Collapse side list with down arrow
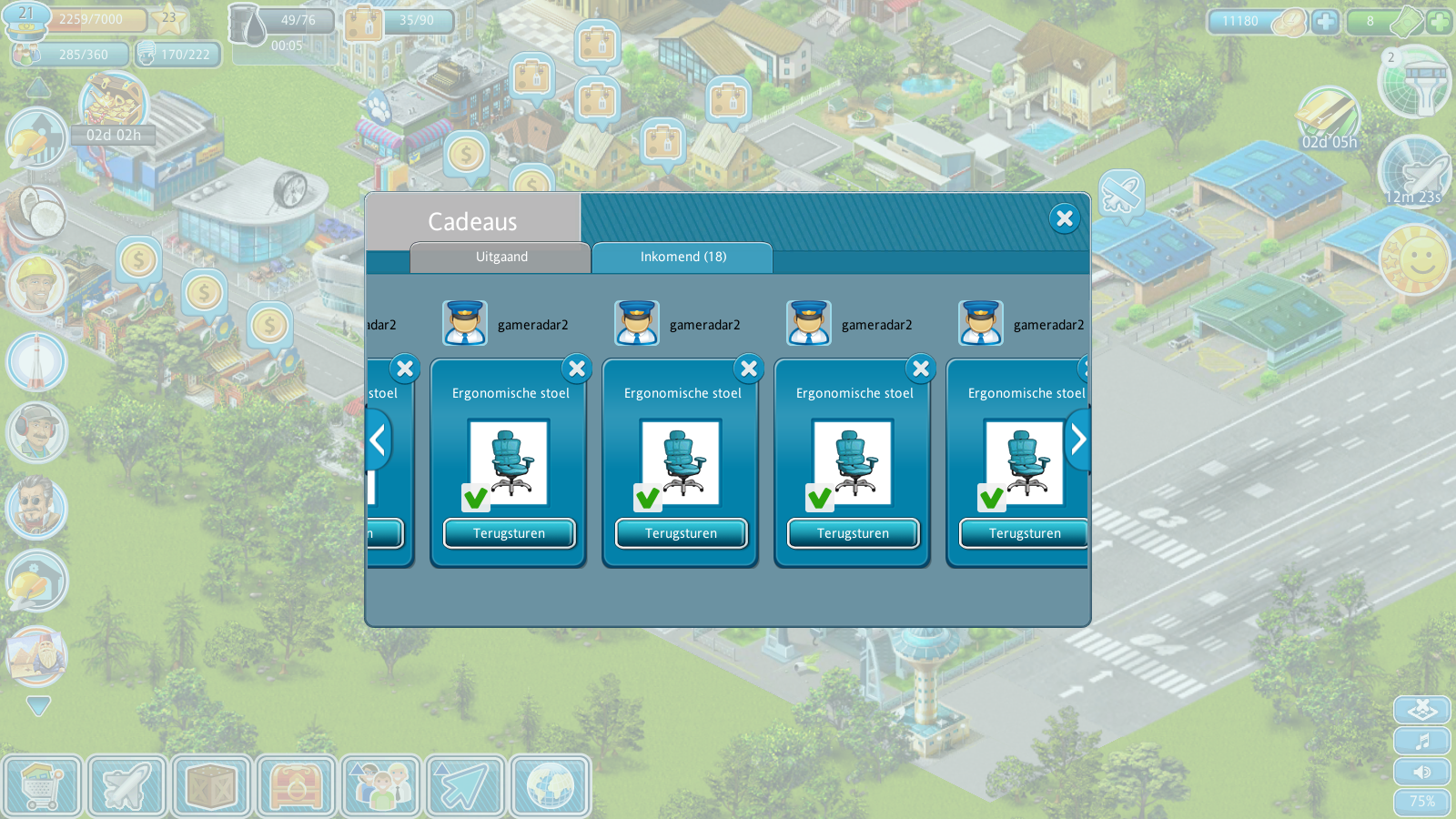1456x819 pixels. tap(38, 705)
